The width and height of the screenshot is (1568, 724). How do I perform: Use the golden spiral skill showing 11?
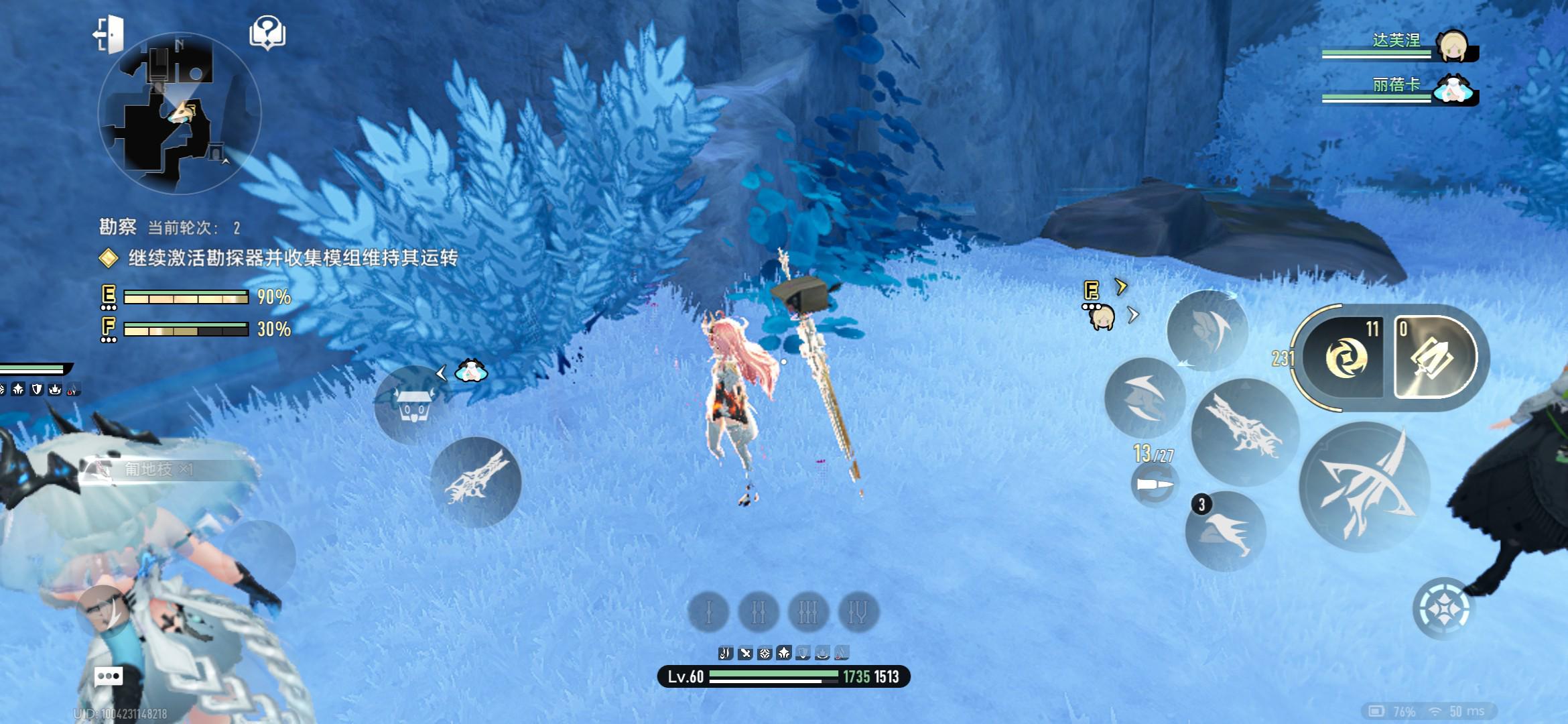[x=1344, y=357]
